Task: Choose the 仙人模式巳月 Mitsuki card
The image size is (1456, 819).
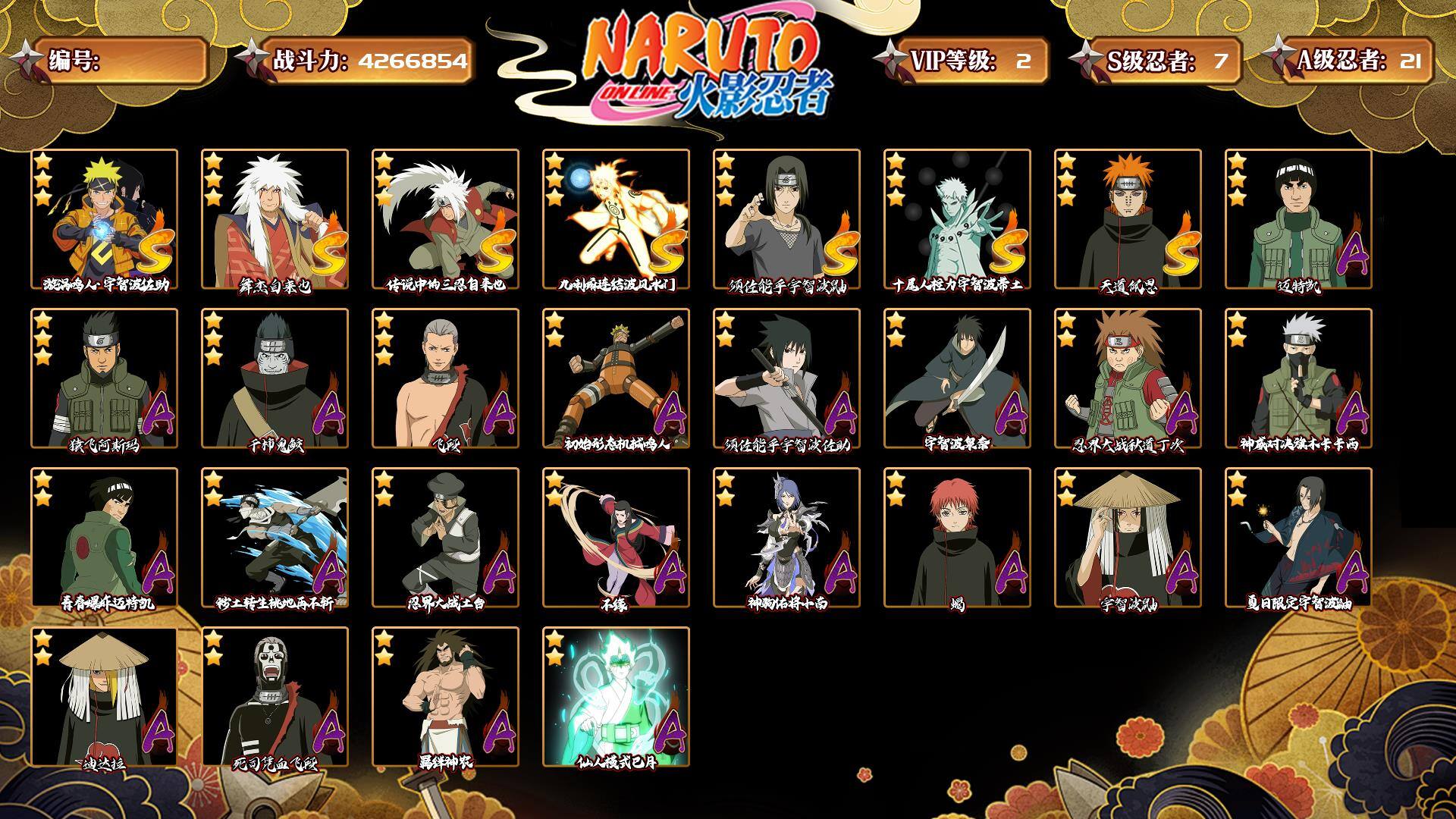Action: (616, 696)
